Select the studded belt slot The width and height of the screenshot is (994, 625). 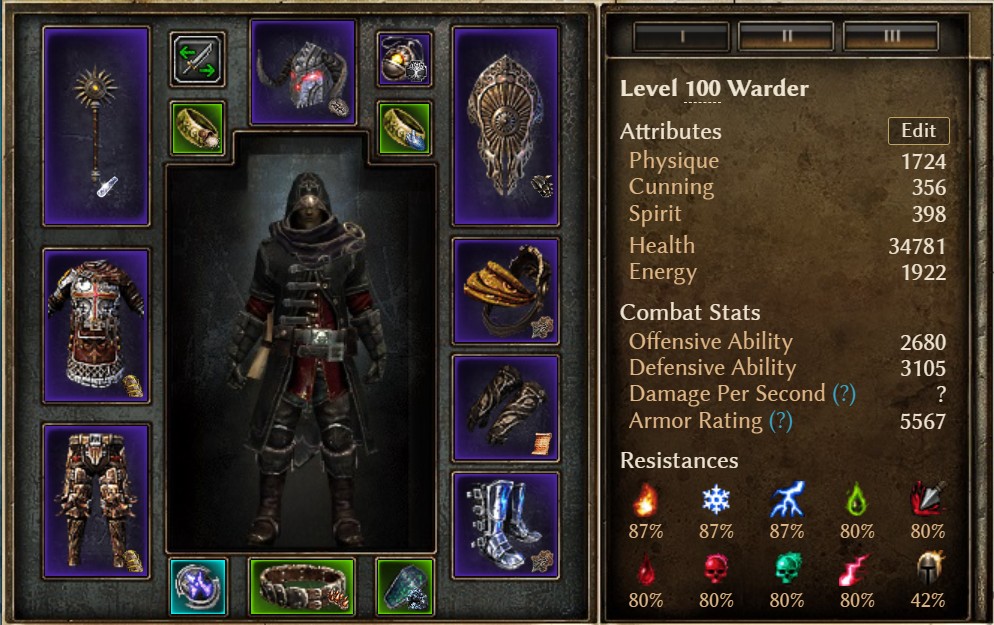pos(301,586)
